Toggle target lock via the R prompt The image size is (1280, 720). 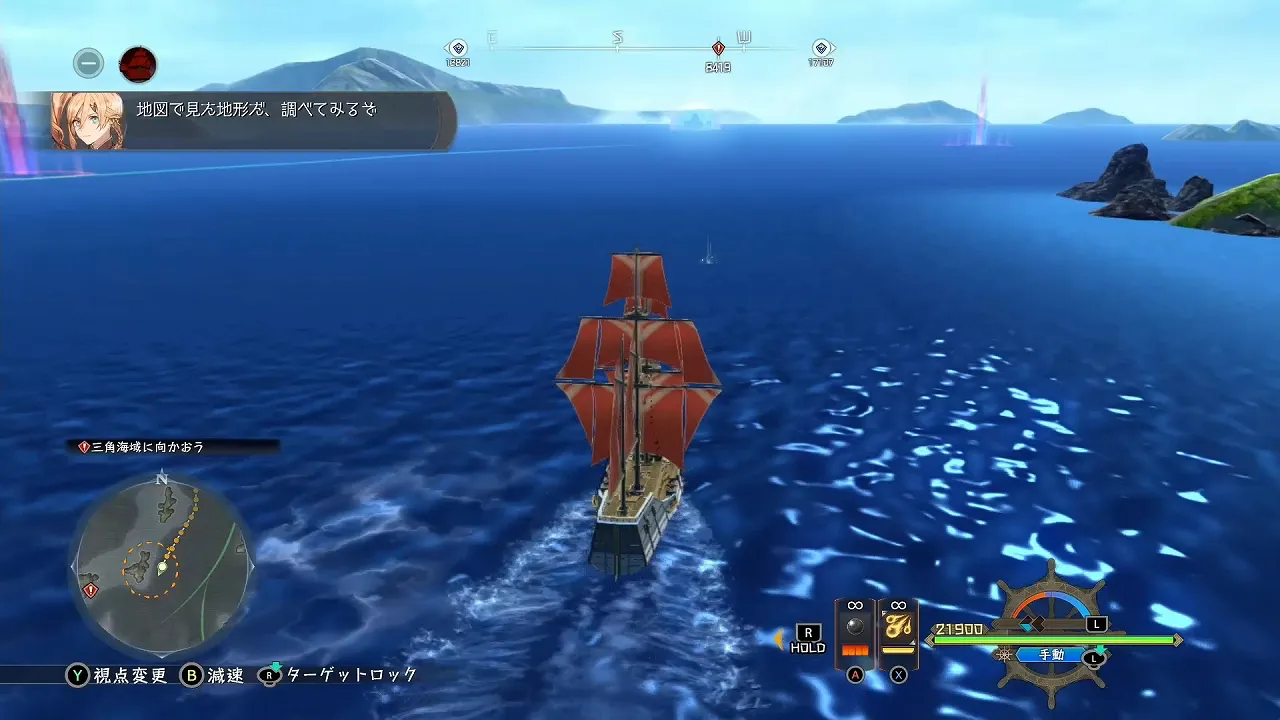point(268,675)
